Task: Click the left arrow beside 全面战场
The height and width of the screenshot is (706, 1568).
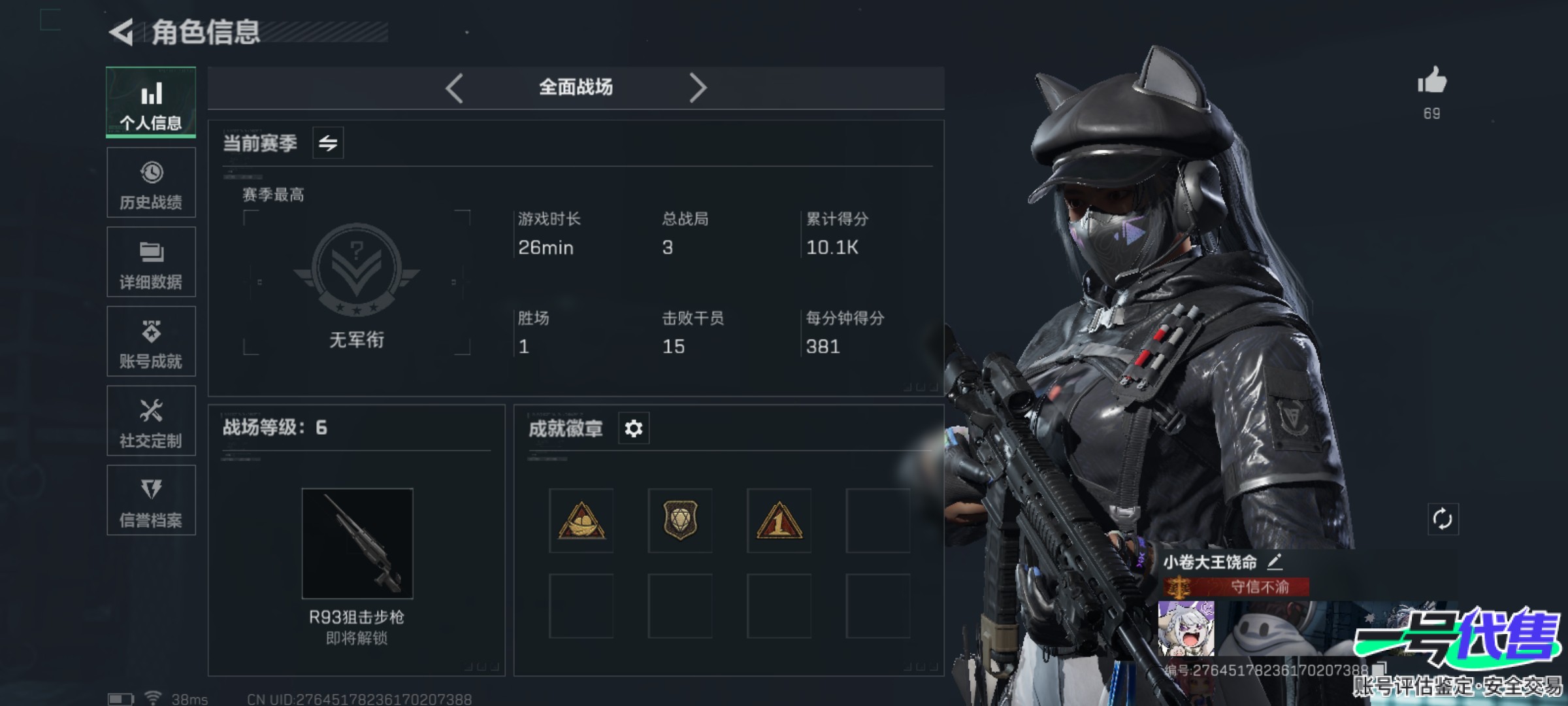Action: pyautogui.click(x=455, y=88)
